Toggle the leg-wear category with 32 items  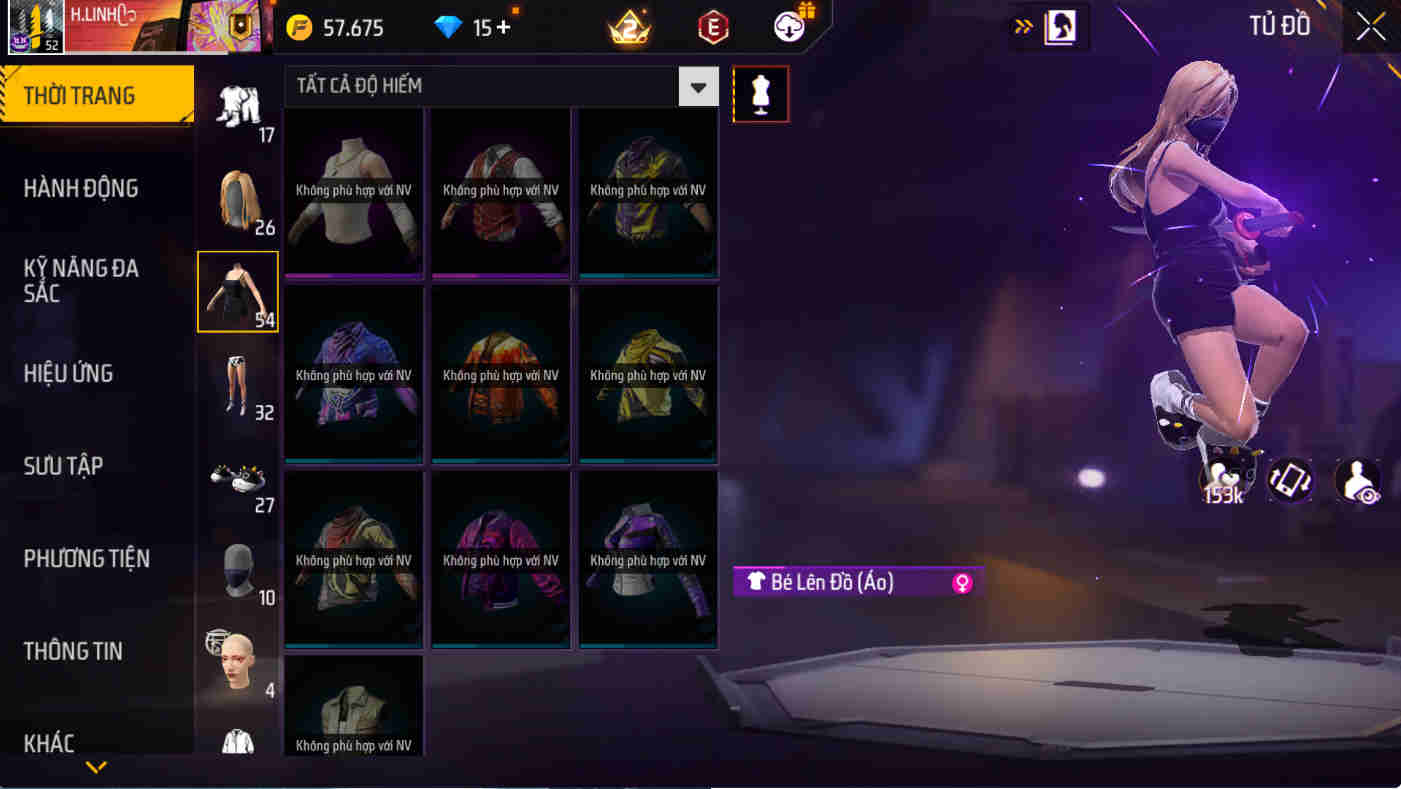coord(238,385)
